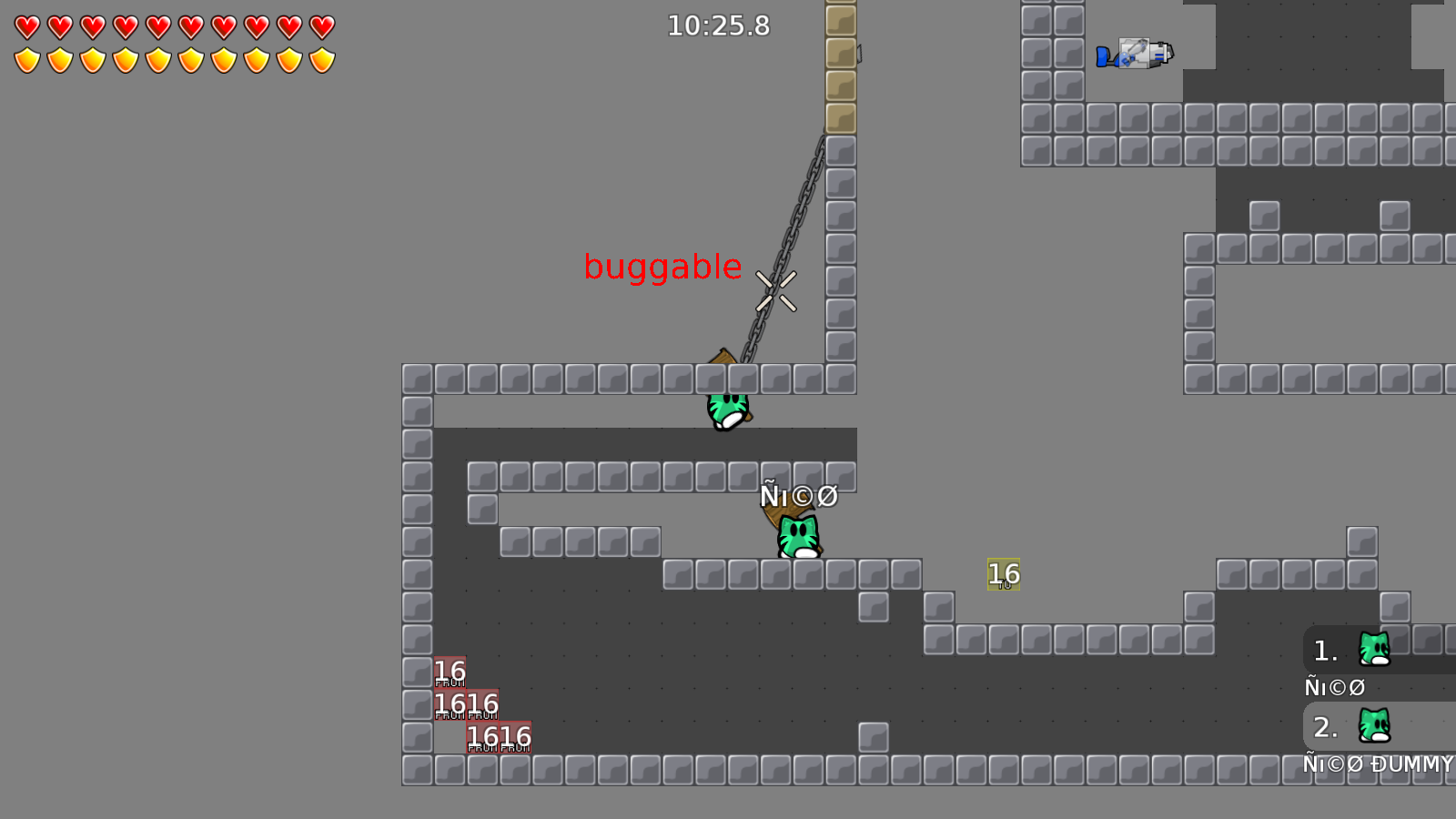This screenshot has width=1456, height=819.
Task: Select the yellow 16 speed indicator
Action: pos(1002,574)
